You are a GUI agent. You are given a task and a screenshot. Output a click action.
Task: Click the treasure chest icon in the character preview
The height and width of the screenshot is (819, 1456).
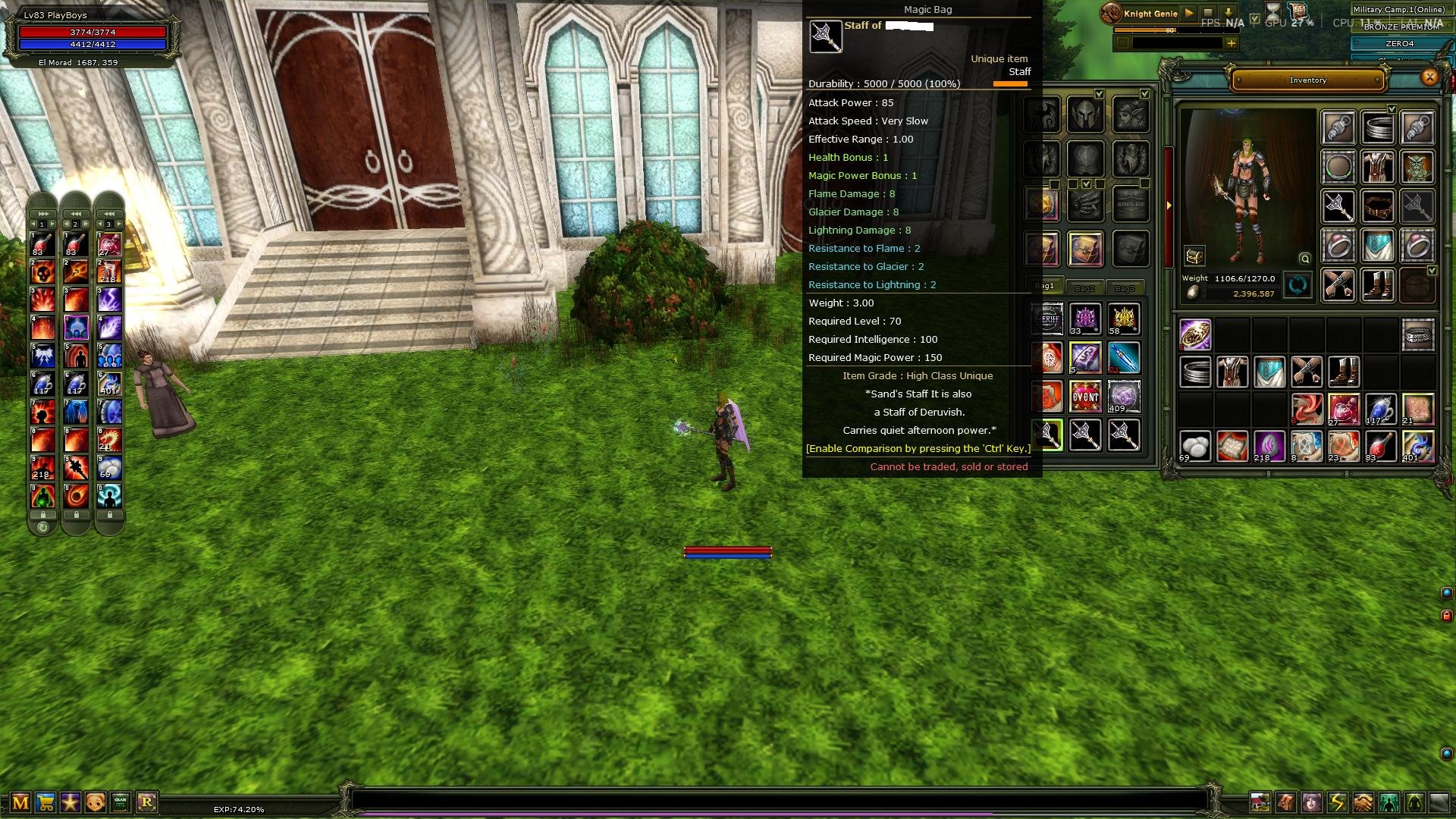tap(1194, 256)
